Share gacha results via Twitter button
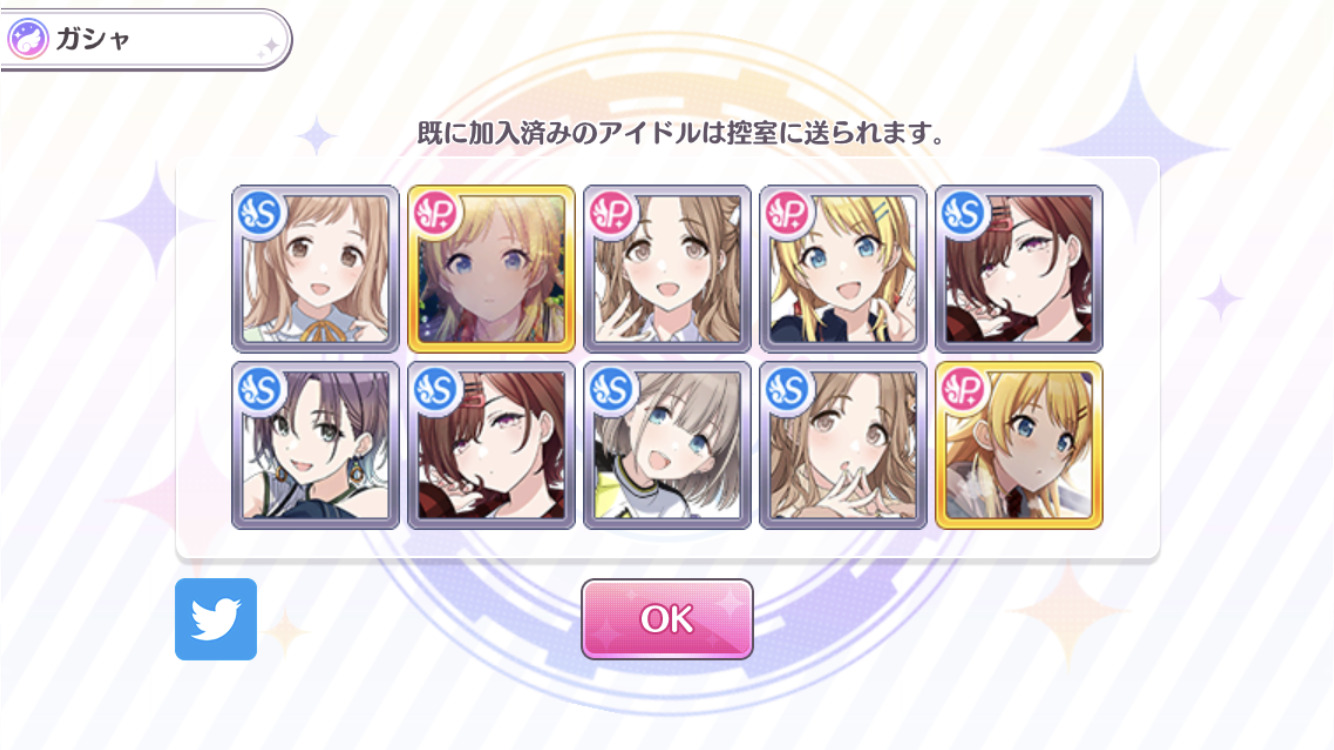 tap(216, 618)
